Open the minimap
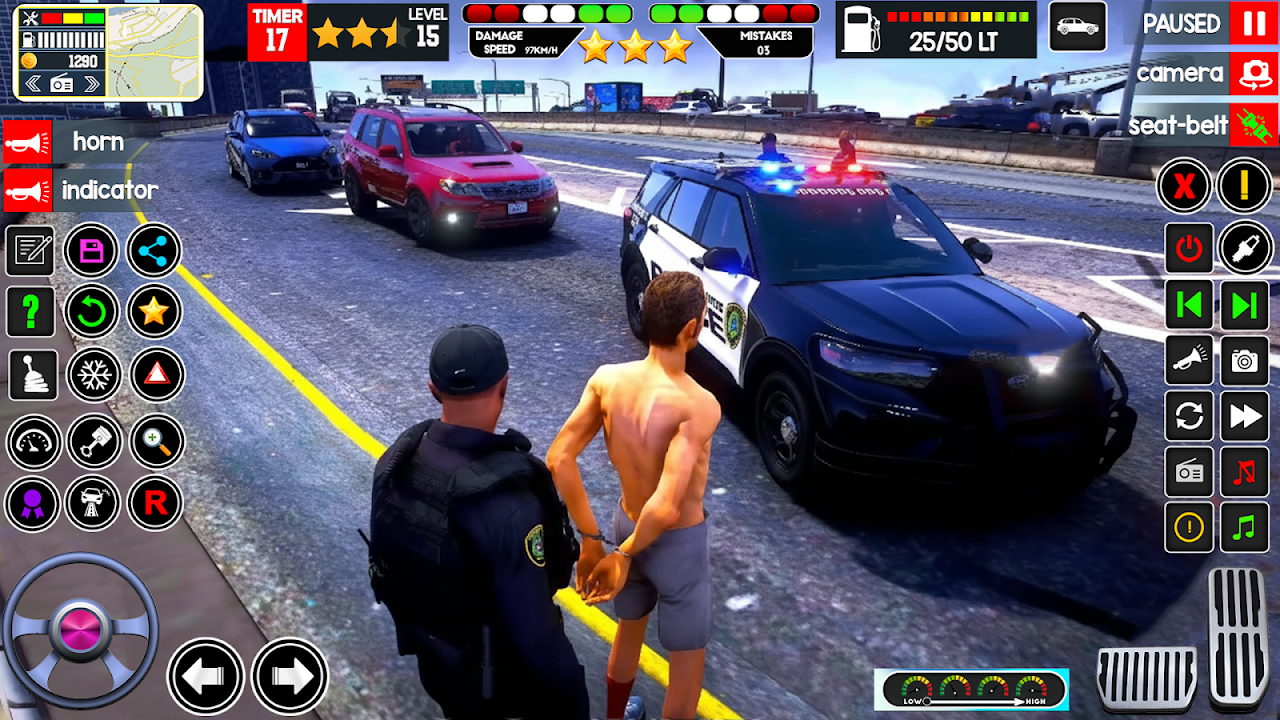 tap(154, 52)
